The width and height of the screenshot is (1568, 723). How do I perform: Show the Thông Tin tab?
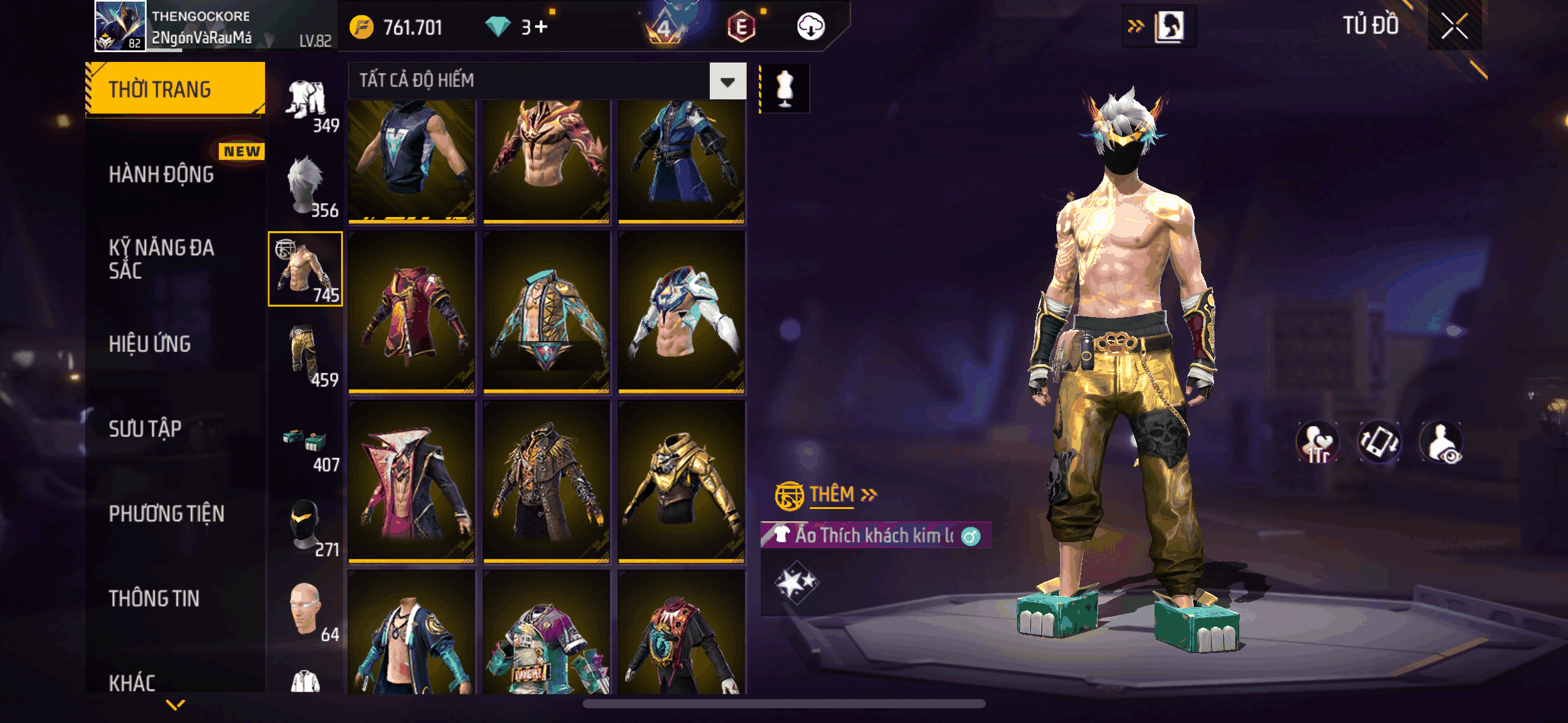click(154, 599)
